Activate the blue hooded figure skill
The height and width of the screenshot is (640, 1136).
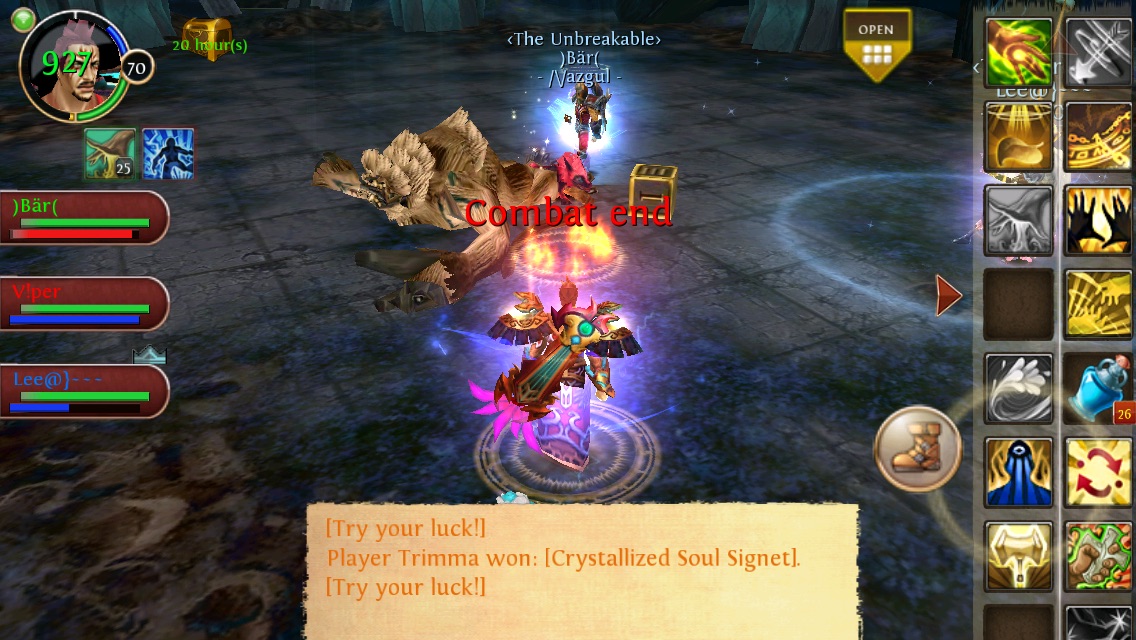pos(1019,472)
